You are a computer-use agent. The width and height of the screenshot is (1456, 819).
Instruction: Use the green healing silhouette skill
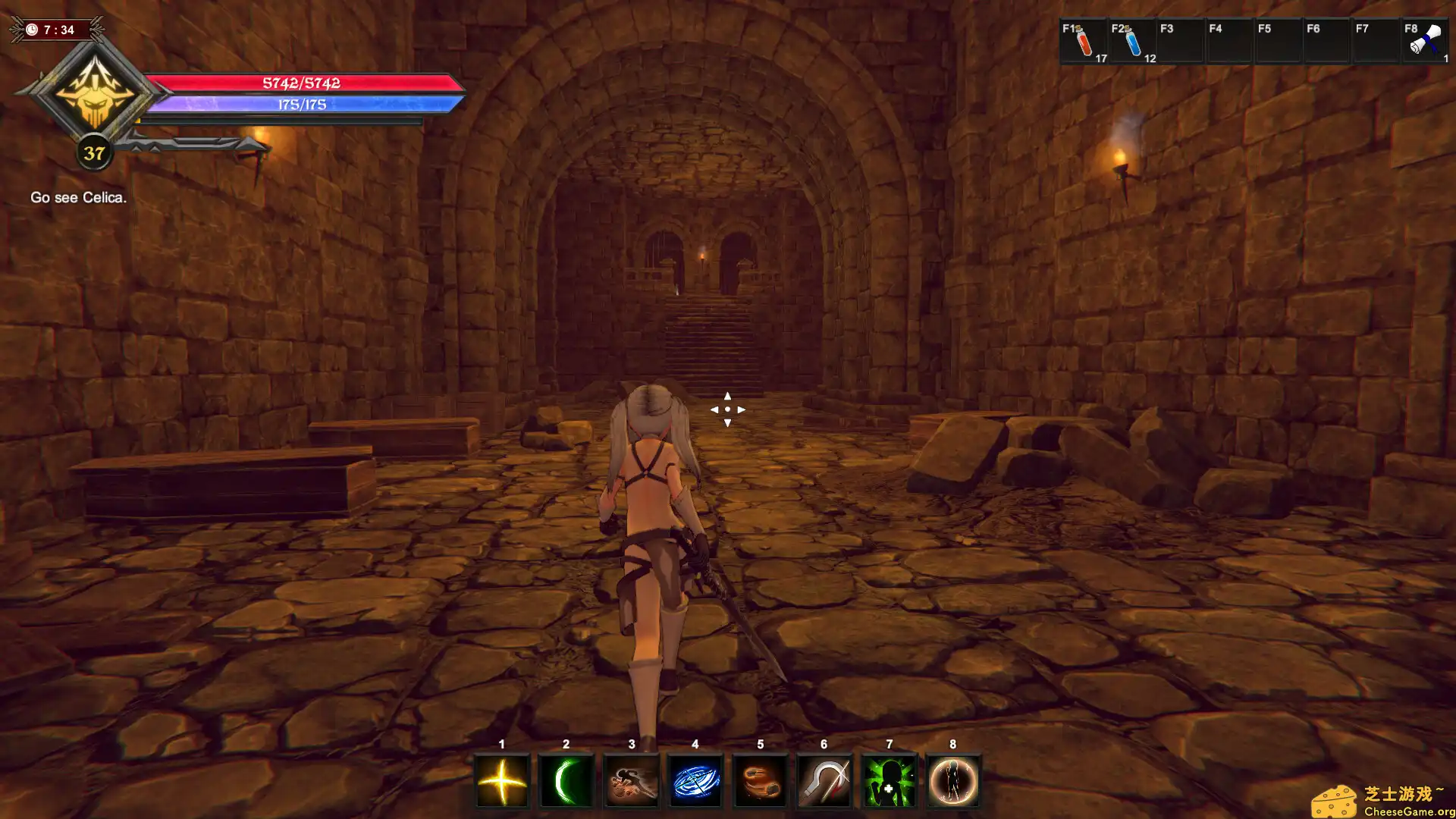pos(889,781)
